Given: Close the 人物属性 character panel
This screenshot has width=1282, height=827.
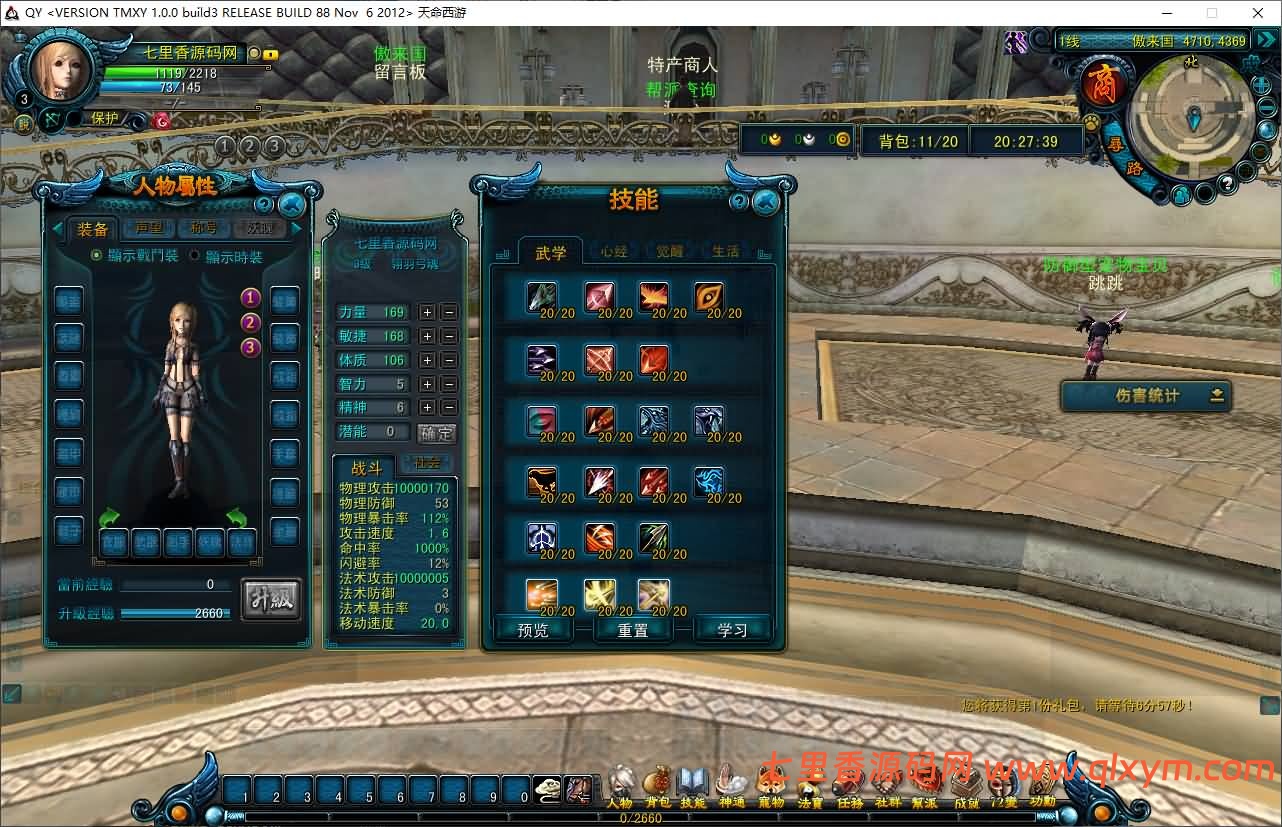Looking at the screenshot, I should click(x=292, y=206).
